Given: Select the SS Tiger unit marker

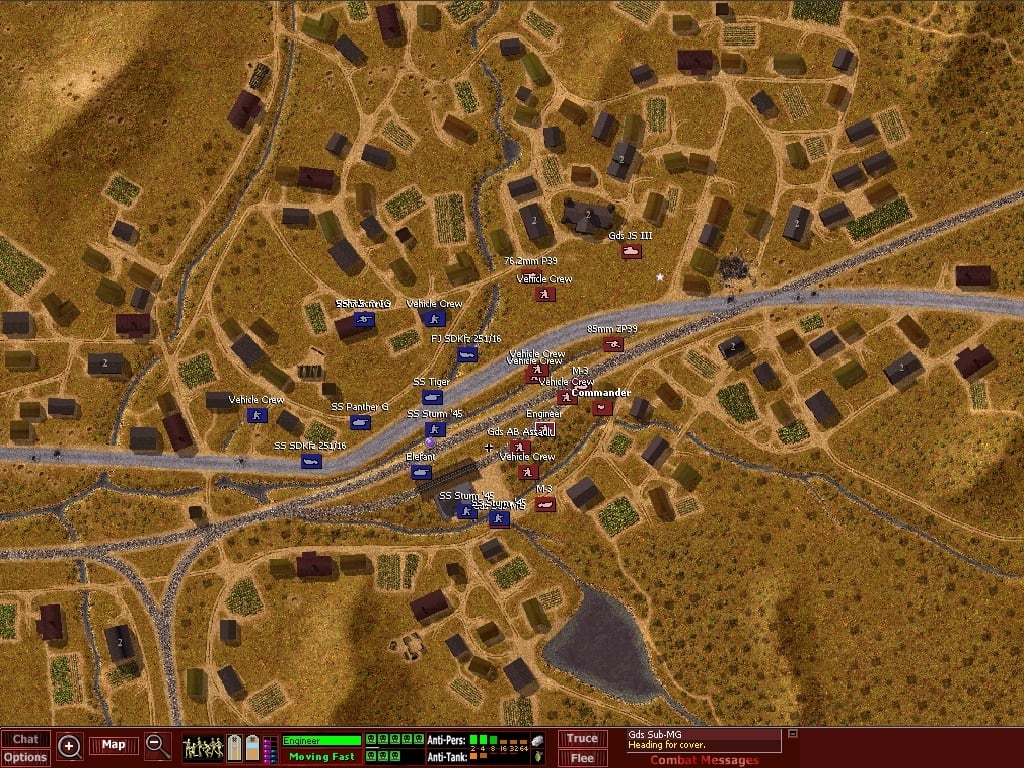Looking at the screenshot, I should coord(432,397).
